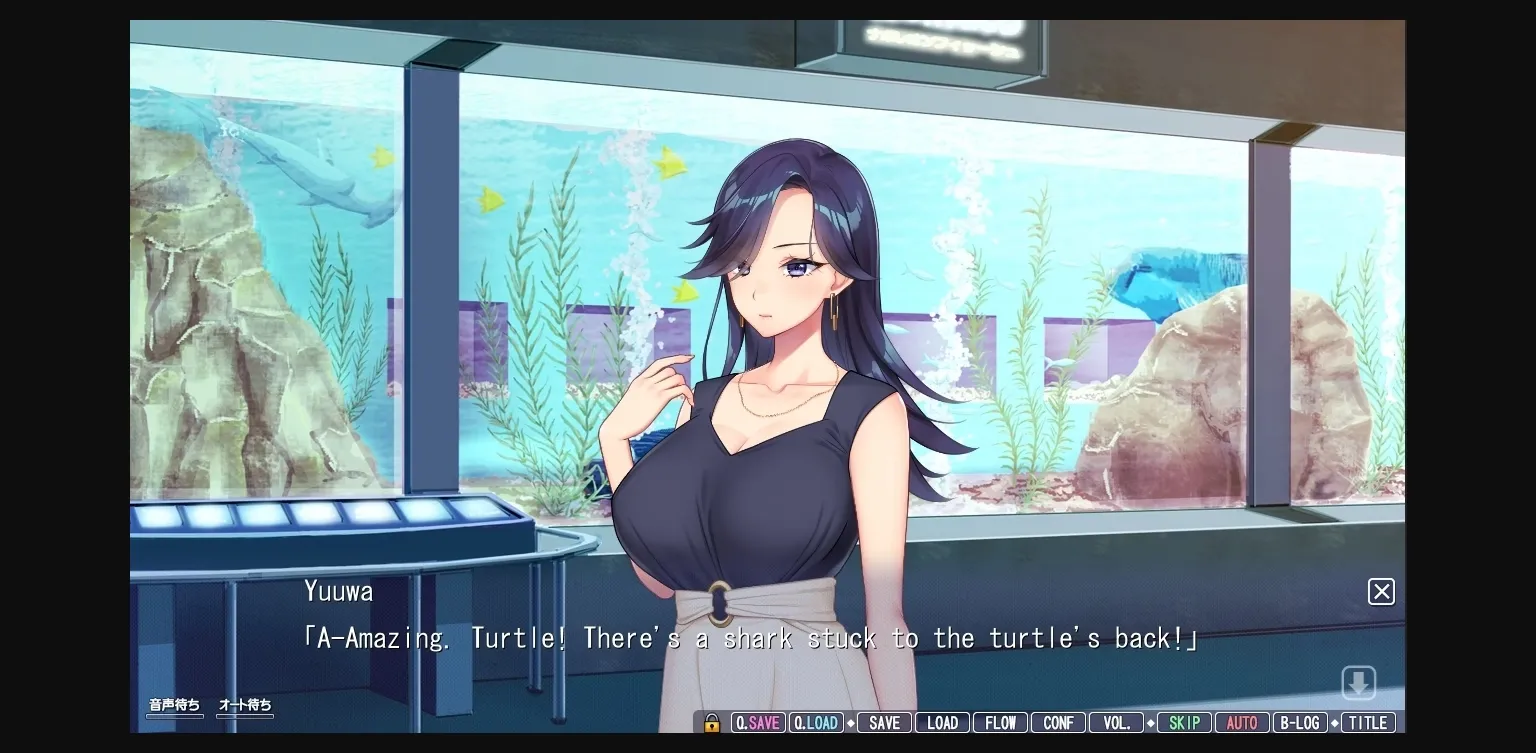This screenshot has width=1536, height=753.
Task: Adjust volume via the VOL. control
Action: point(1116,722)
